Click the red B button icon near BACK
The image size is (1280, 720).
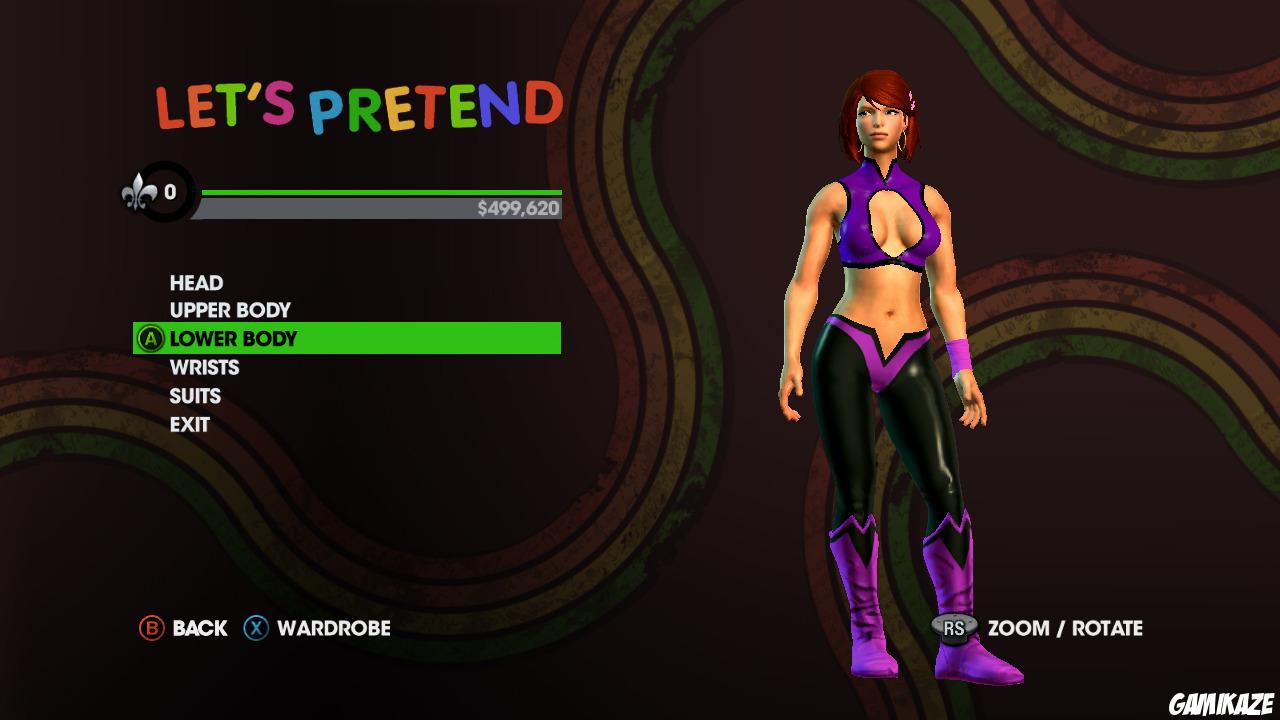click(150, 629)
